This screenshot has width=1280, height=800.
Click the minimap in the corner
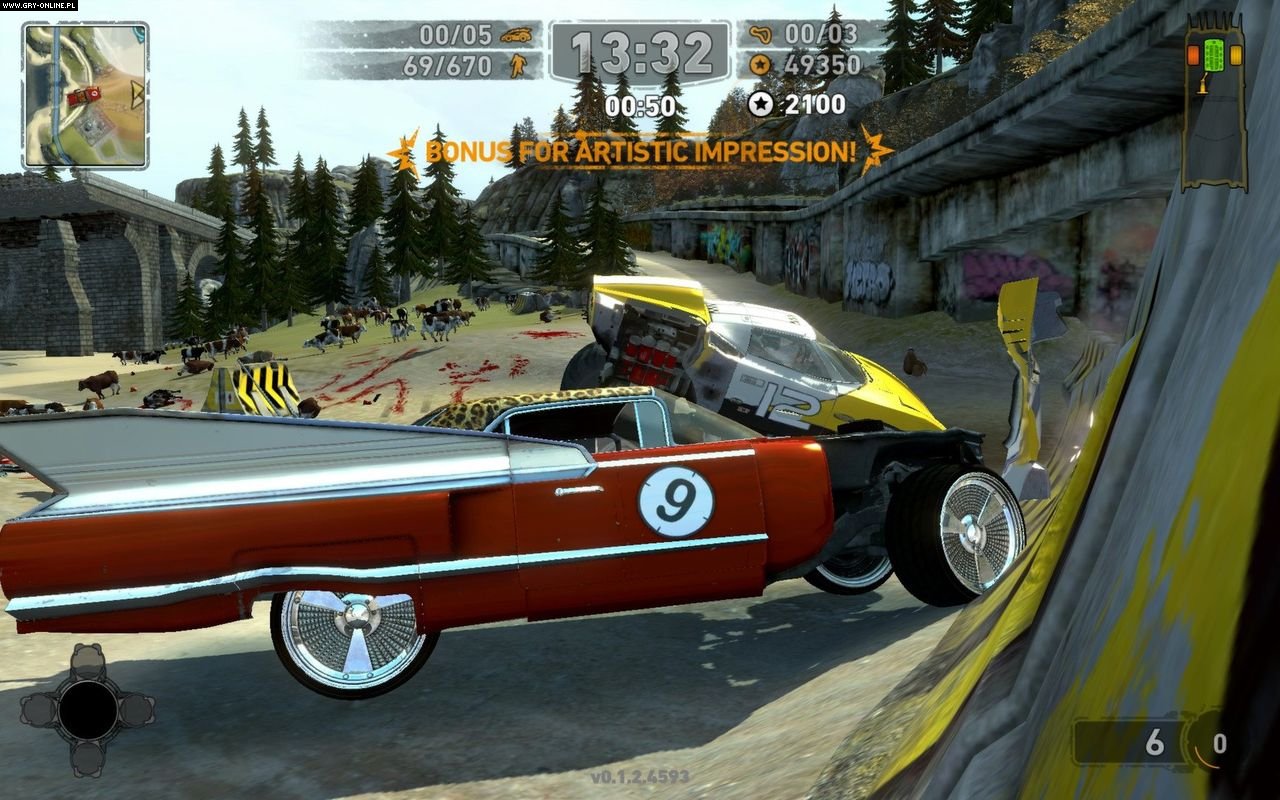coord(85,95)
